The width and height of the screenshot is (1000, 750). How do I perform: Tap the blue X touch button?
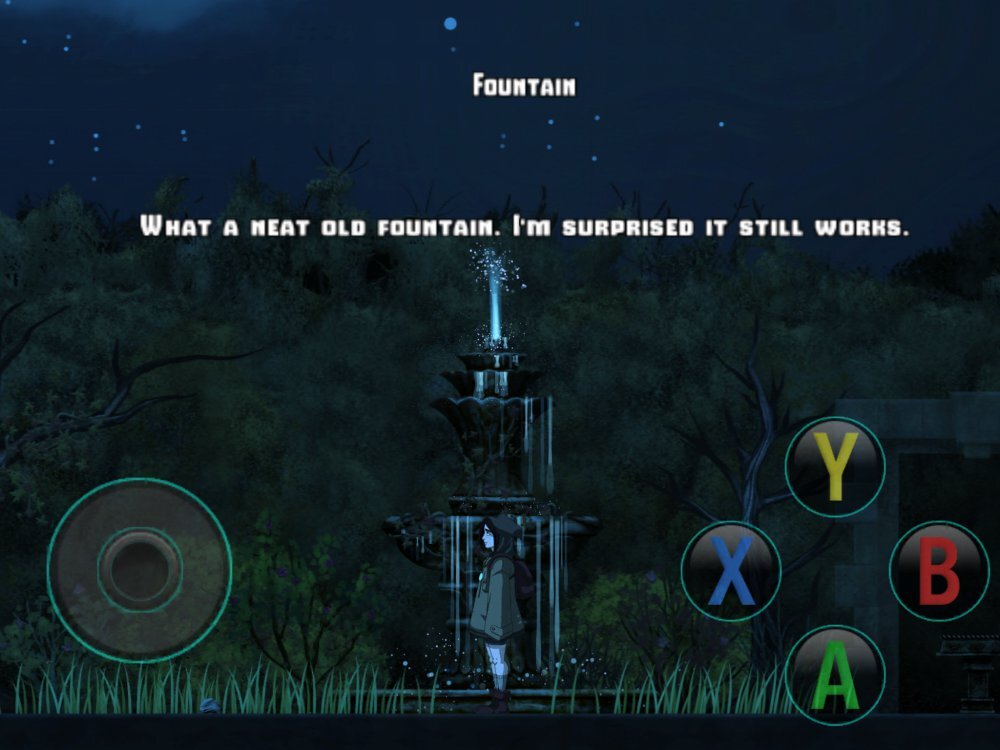click(731, 571)
